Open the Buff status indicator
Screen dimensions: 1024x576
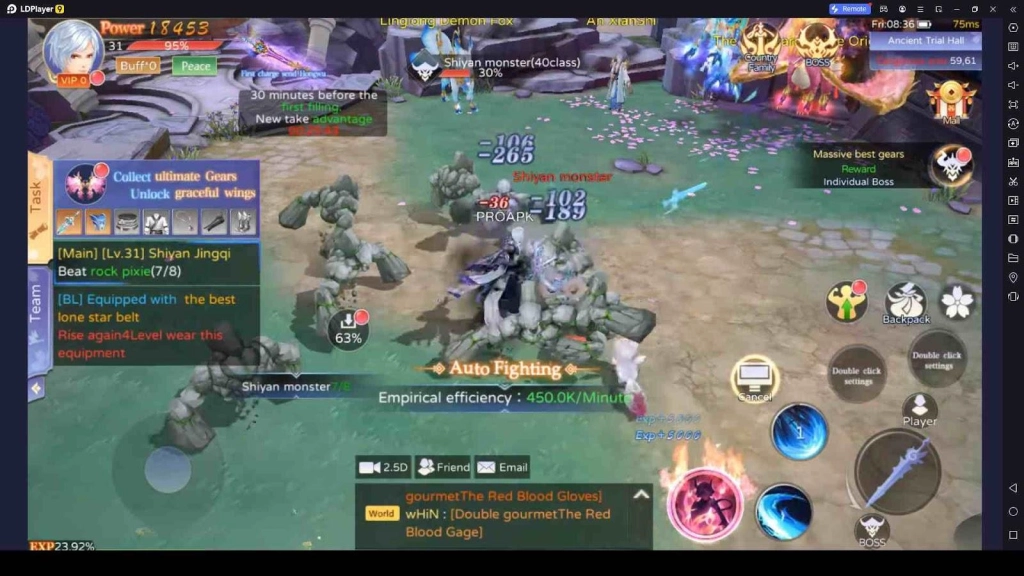138,66
